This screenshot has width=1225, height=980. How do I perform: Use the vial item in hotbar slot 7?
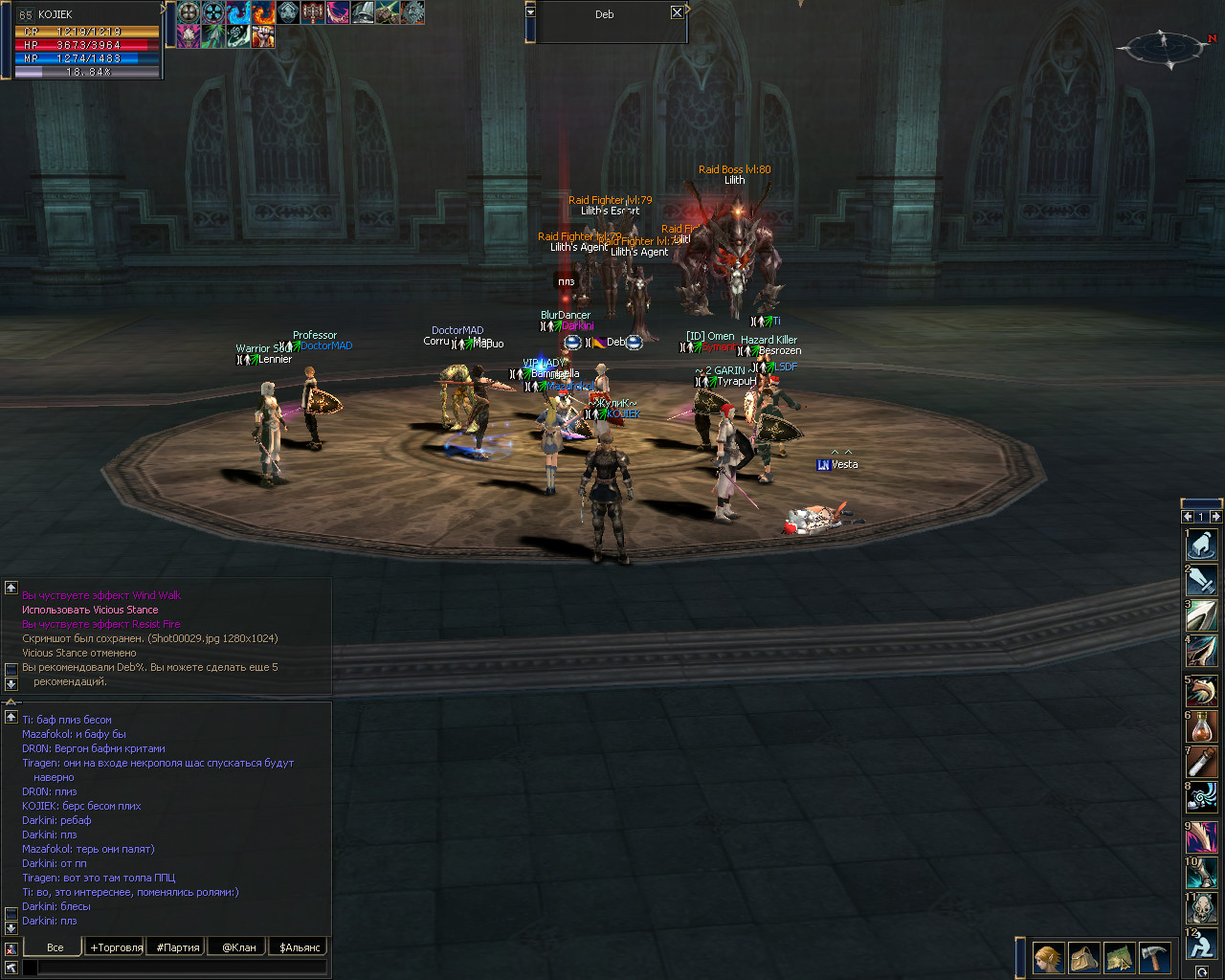[x=1201, y=763]
